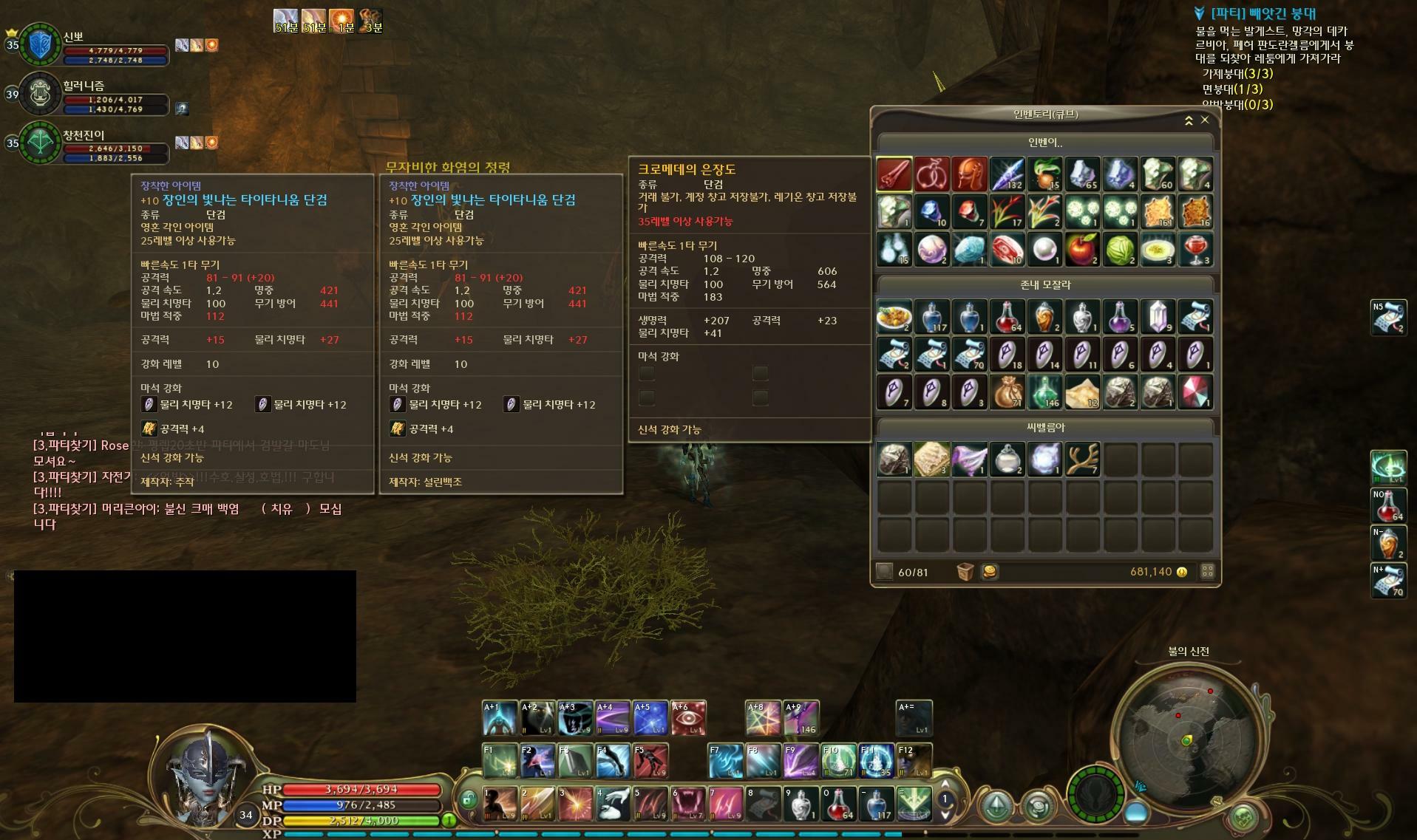Pick the red apple in the inventory
Screen dimensions: 1417x840
tap(1082, 250)
